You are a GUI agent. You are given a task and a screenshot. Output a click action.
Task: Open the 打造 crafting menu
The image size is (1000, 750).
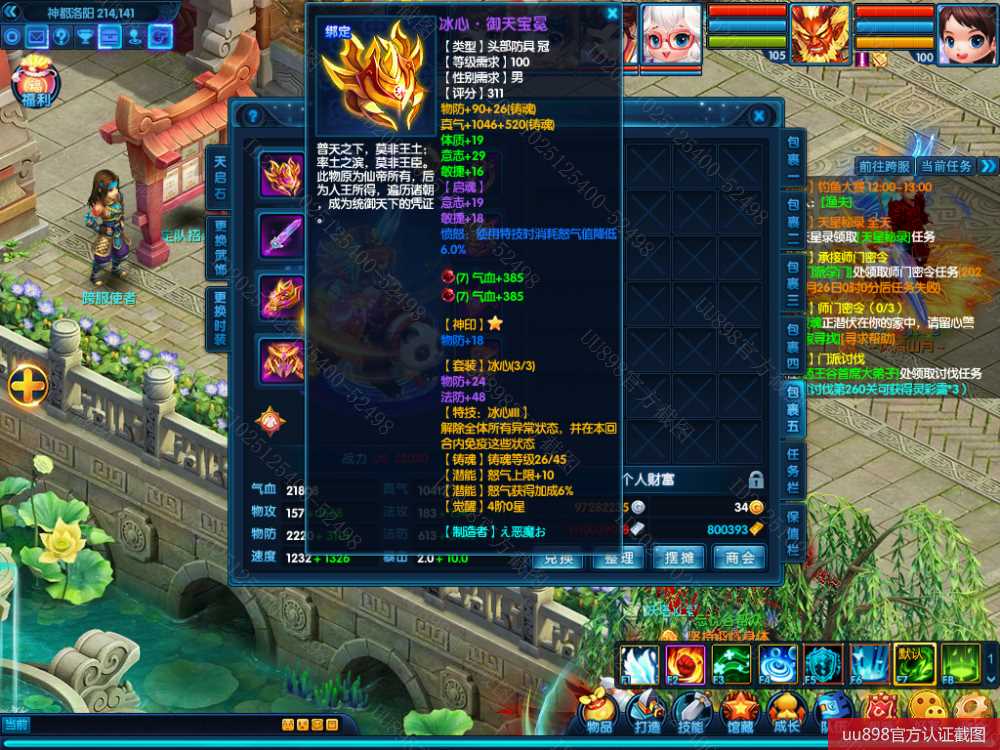(647, 710)
